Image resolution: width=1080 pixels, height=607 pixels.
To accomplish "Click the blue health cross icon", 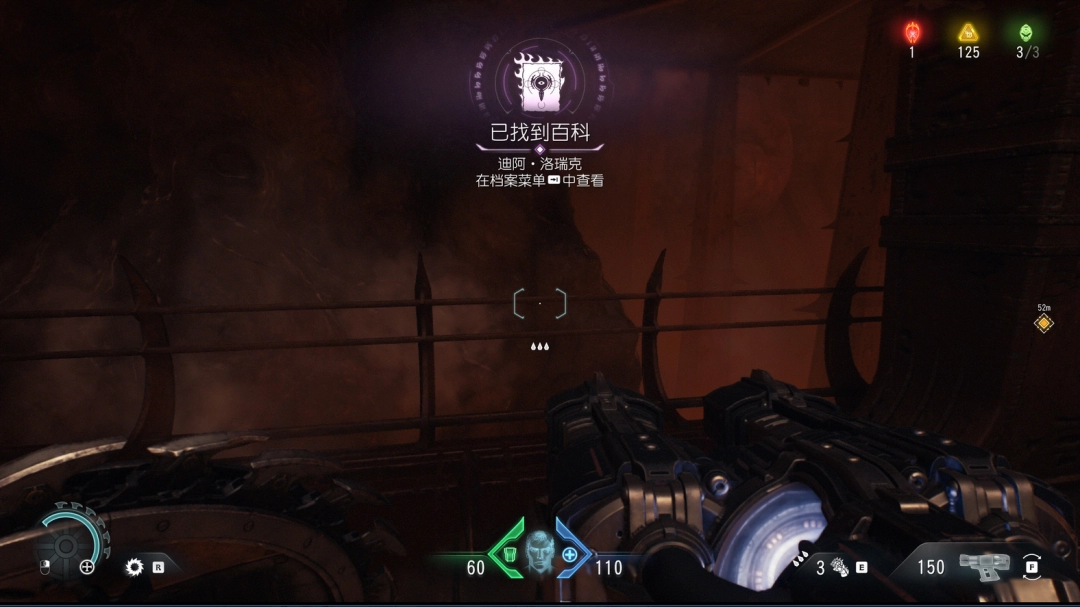I will (570, 554).
